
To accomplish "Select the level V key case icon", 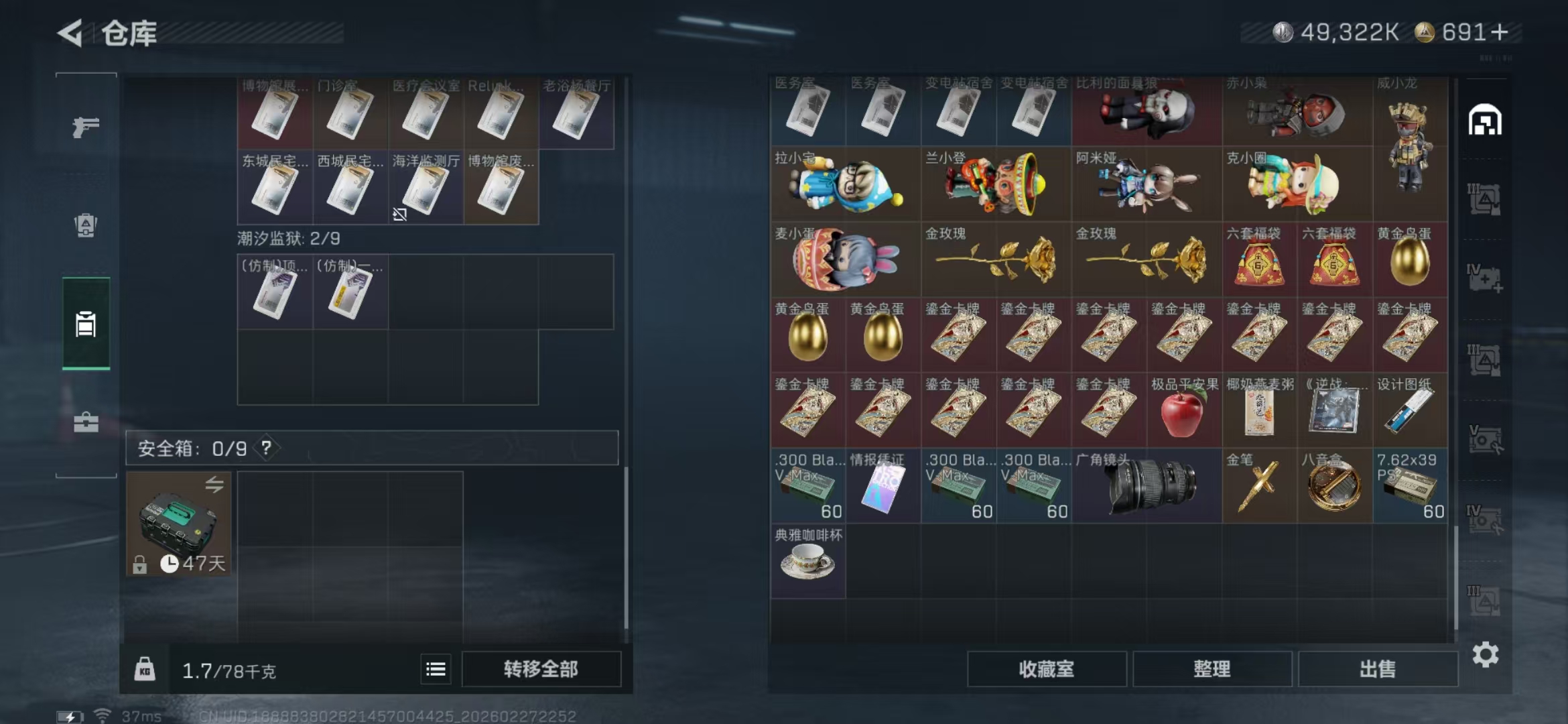I will click(x=1486, y=437).
